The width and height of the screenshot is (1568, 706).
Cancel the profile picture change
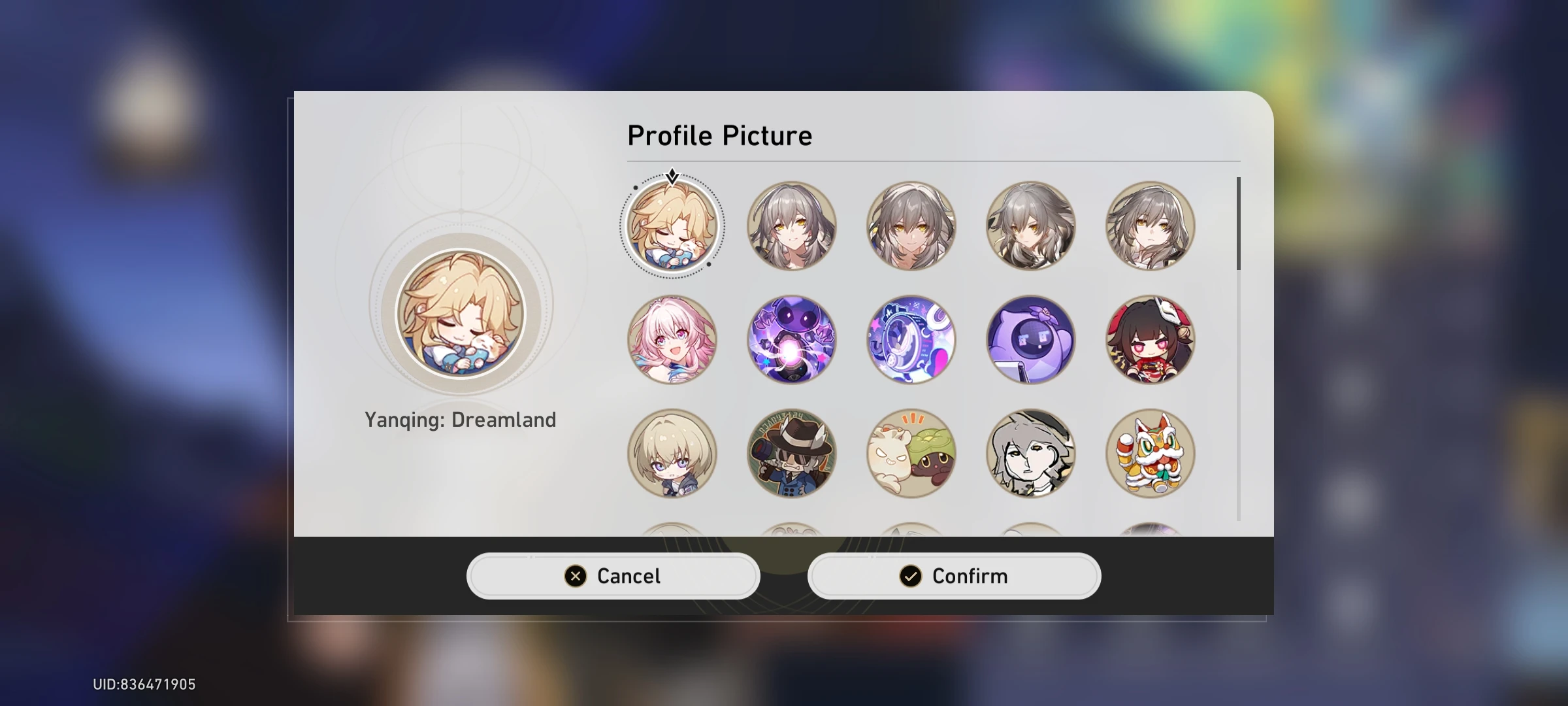[613, 576]
